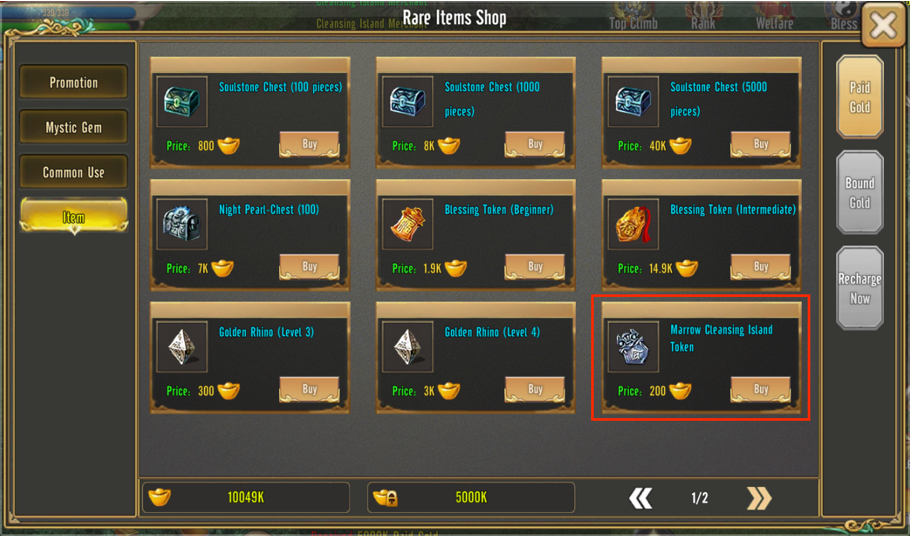Go to the next shop page
The height and width of the screenshot is (536, 910).
pyautogui.click(x=759, y=498)
